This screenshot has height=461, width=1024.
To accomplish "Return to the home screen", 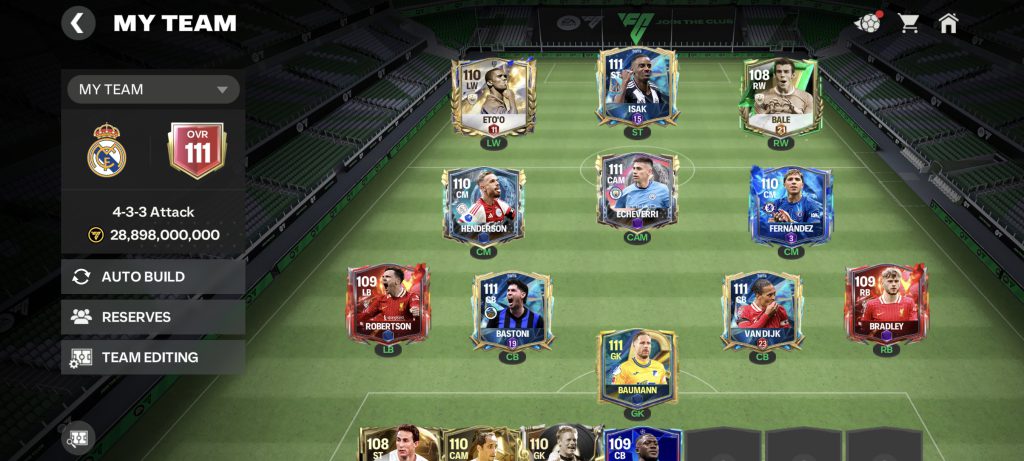I will (x=948, y=23).
